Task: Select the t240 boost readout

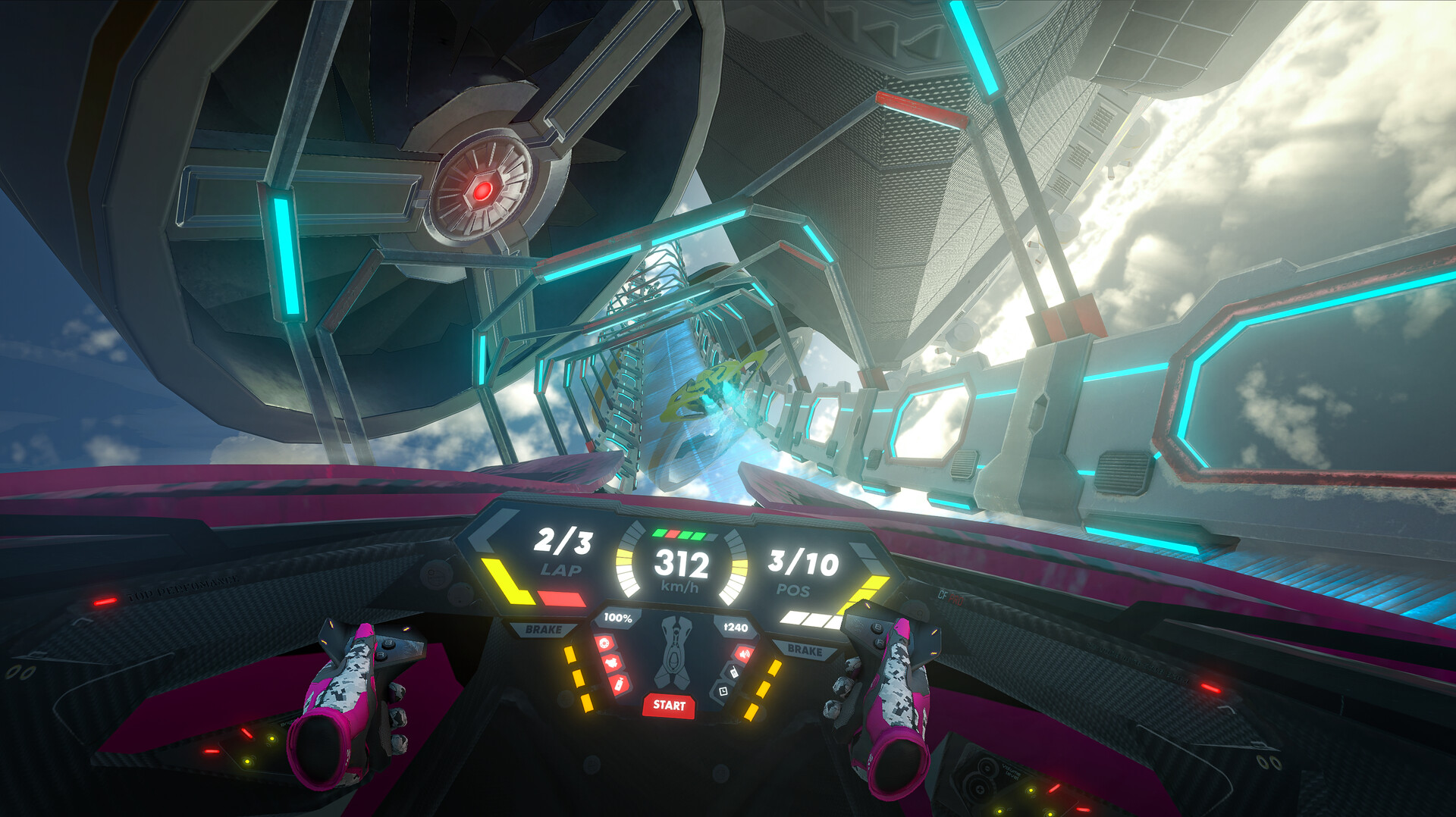Action: pyautogui.click(x=735, y=627)
